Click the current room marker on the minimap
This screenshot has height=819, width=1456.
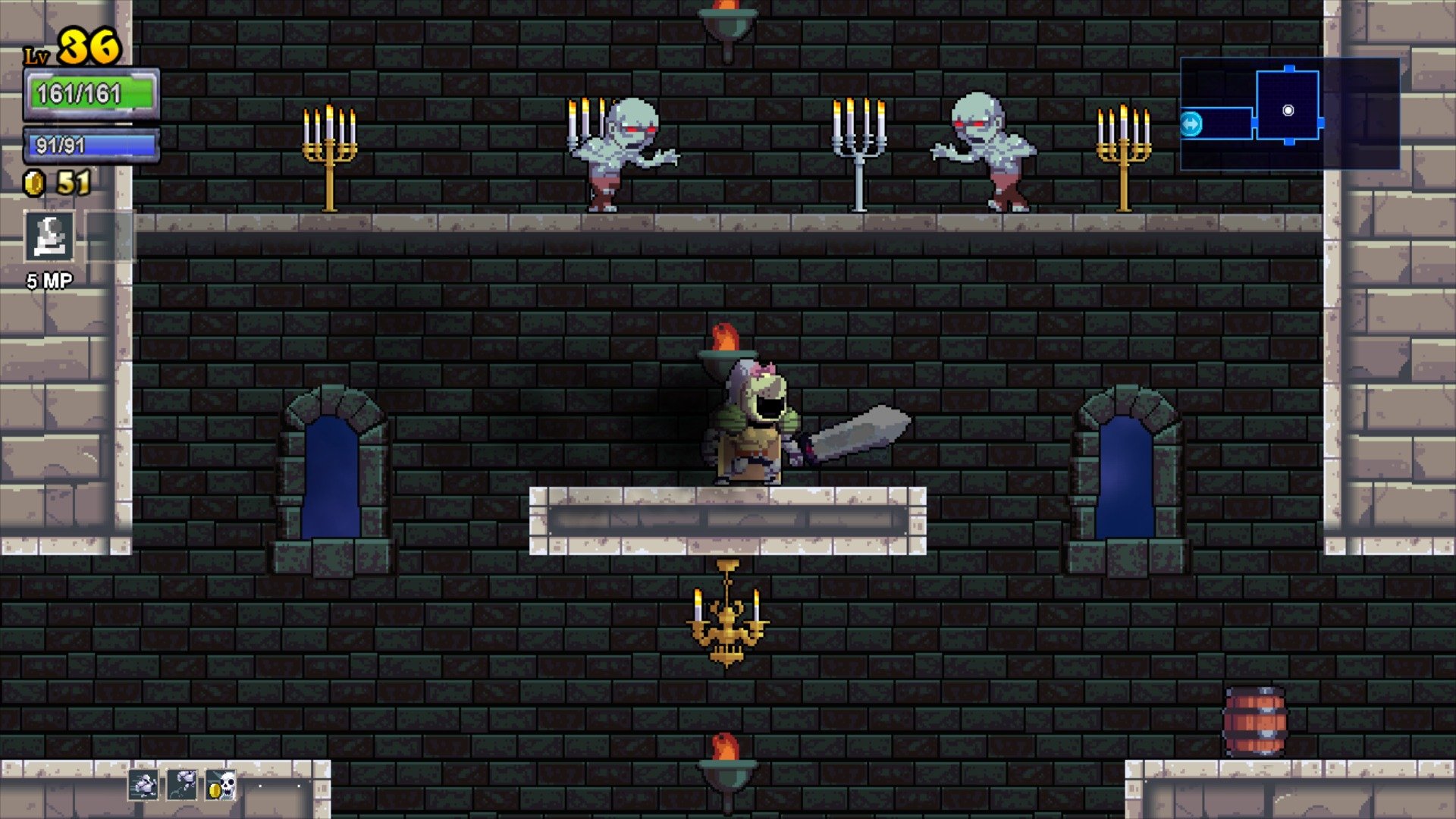pos(1287,110)
